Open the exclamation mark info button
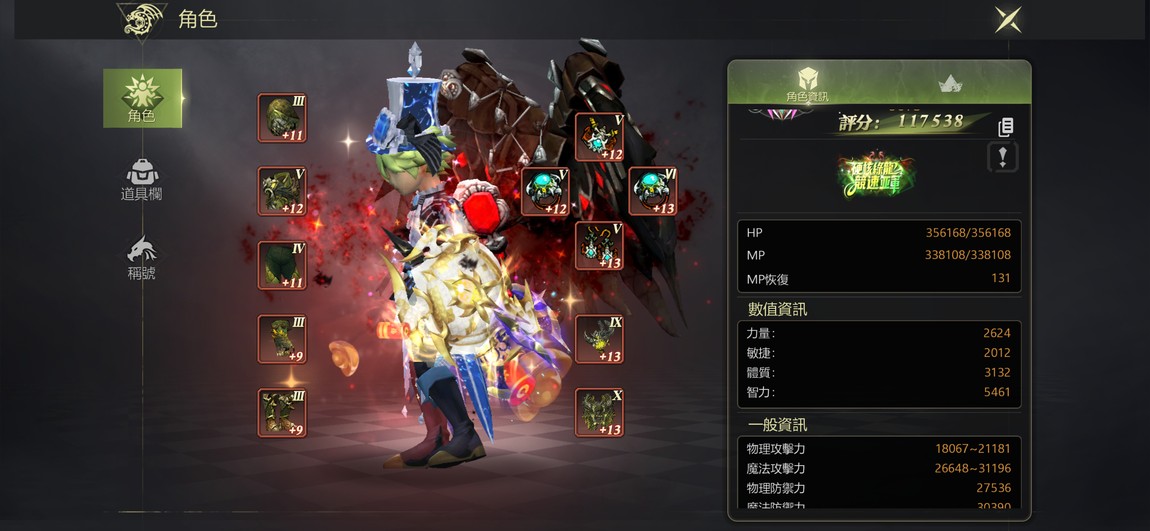 pos(1003,157)
